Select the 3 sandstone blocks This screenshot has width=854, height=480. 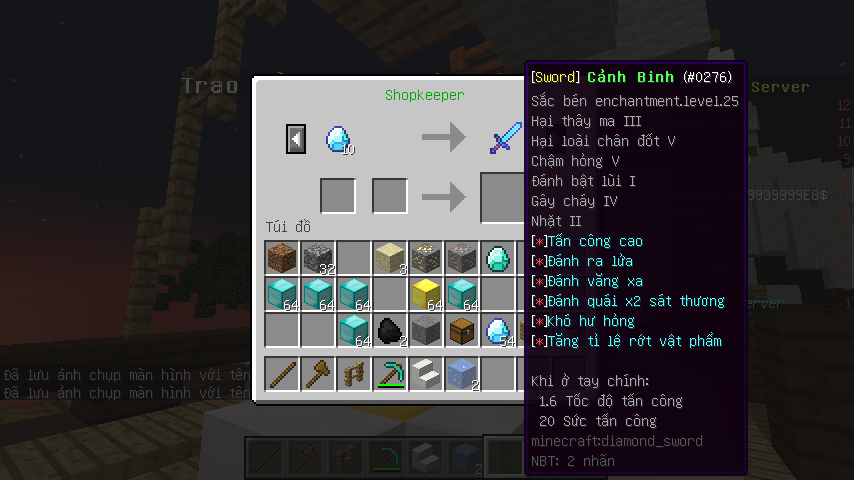coord(390,258)
